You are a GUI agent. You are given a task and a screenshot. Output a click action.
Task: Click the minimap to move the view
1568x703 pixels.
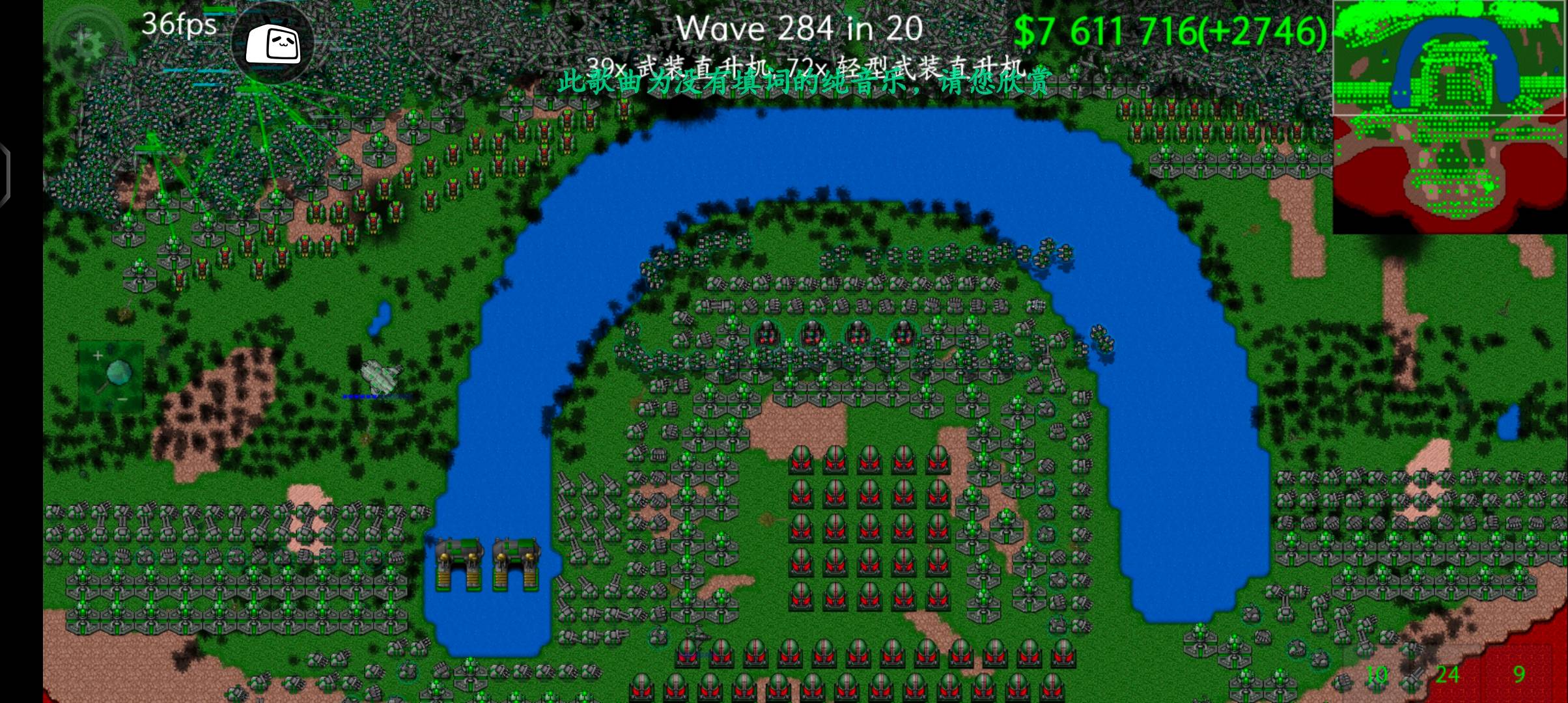click(x=1449, y=117)
